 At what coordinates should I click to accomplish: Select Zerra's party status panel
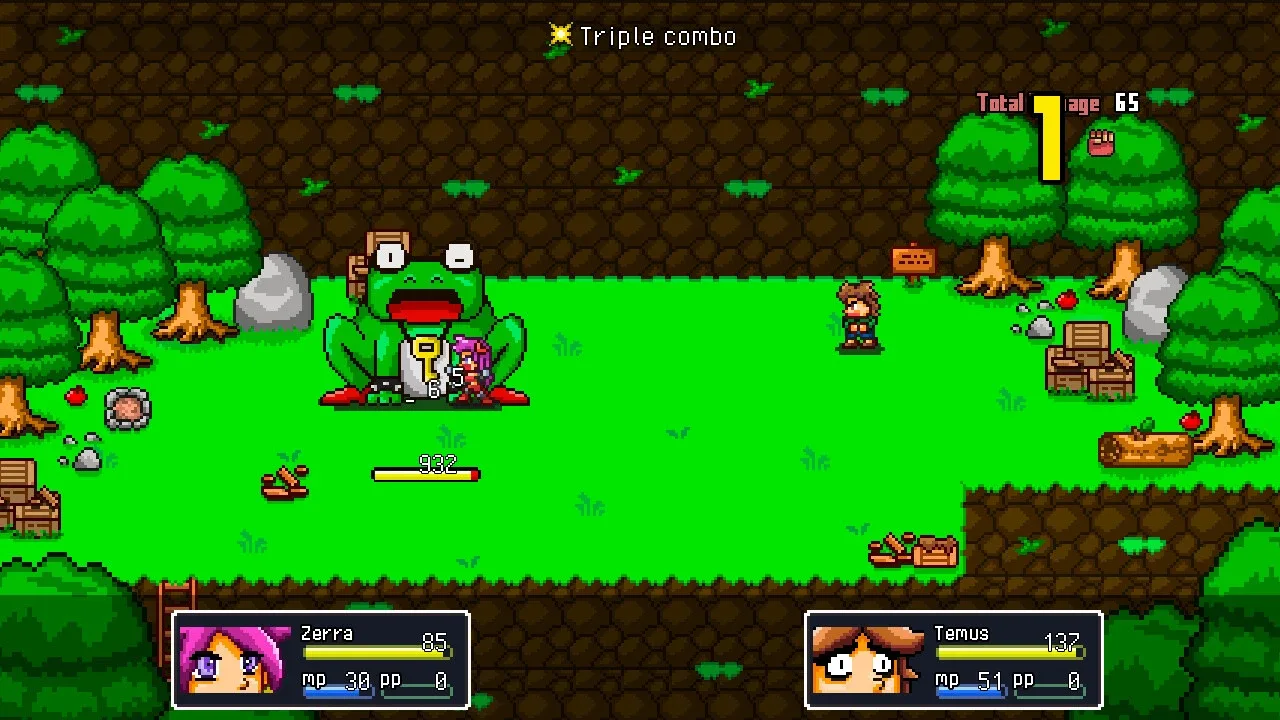point(321,660)
